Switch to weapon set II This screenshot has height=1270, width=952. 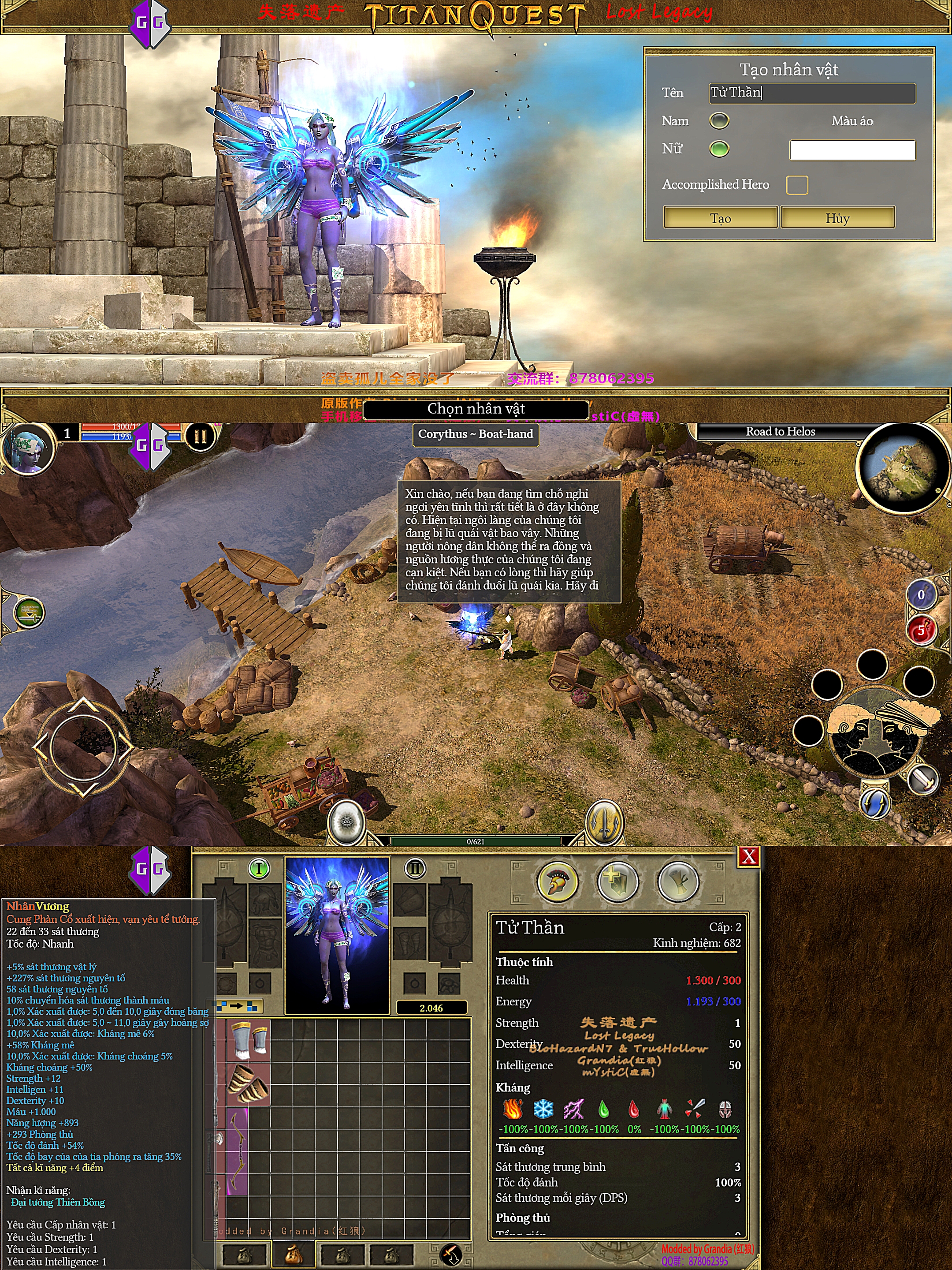point(415,869)
